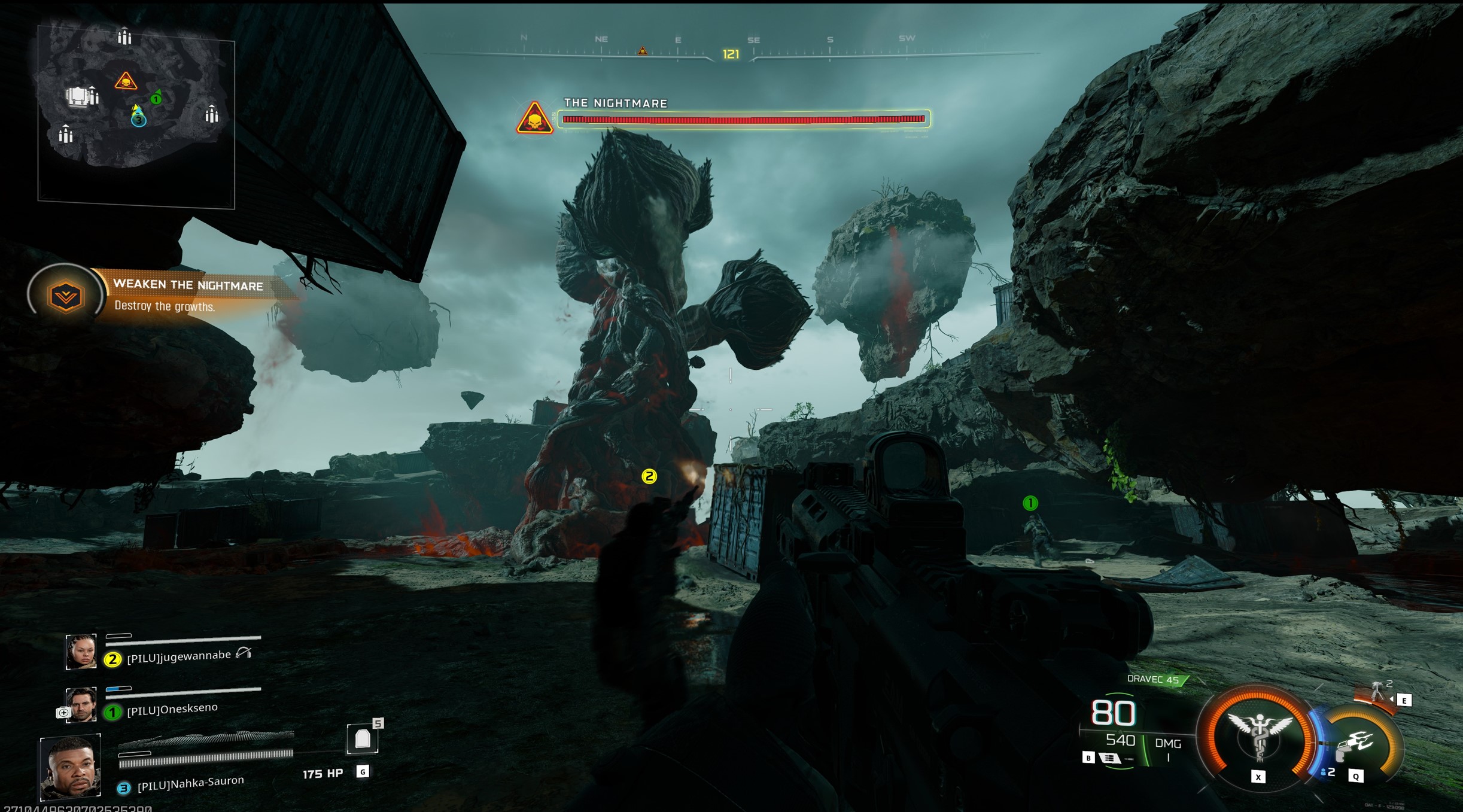This screenshot has width=1463, height=812.
Task: Activate the winged caduceus medic ability
Action: (x=1259, y=736)
